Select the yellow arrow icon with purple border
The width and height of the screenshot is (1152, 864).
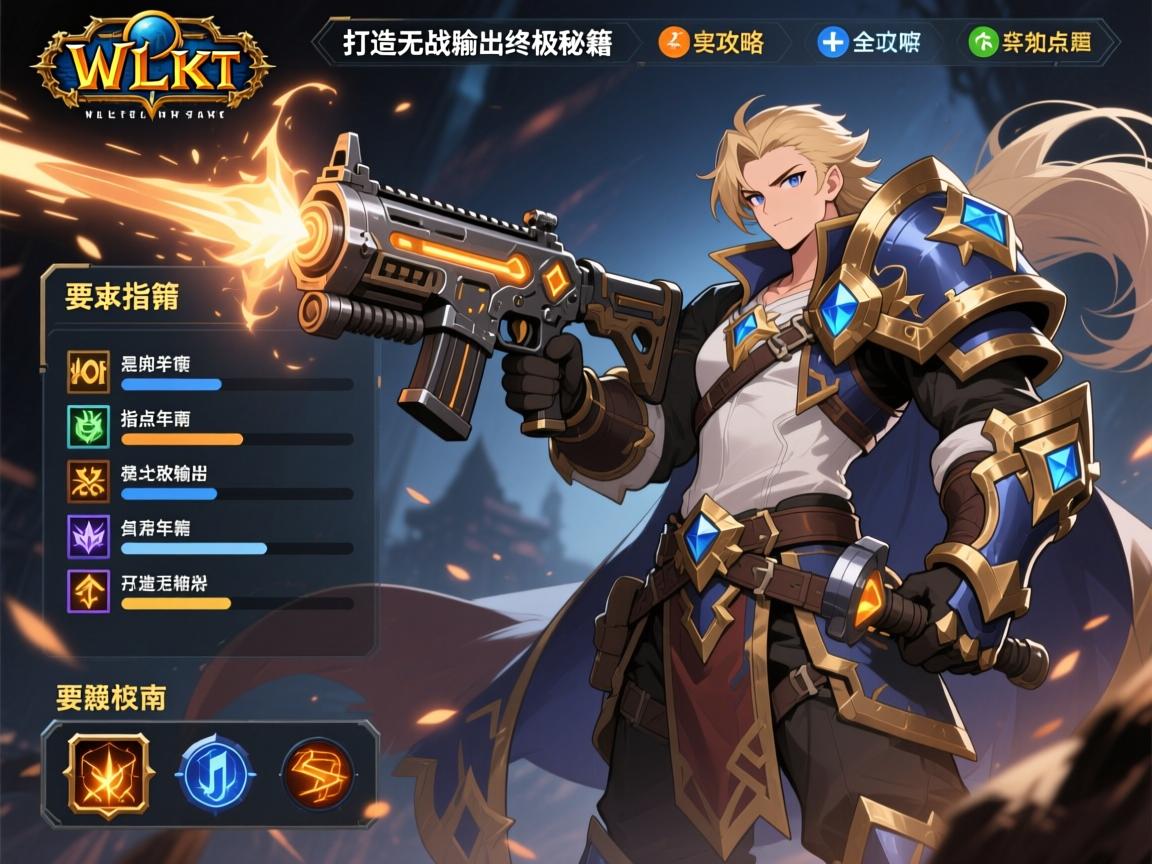point(88,591)
